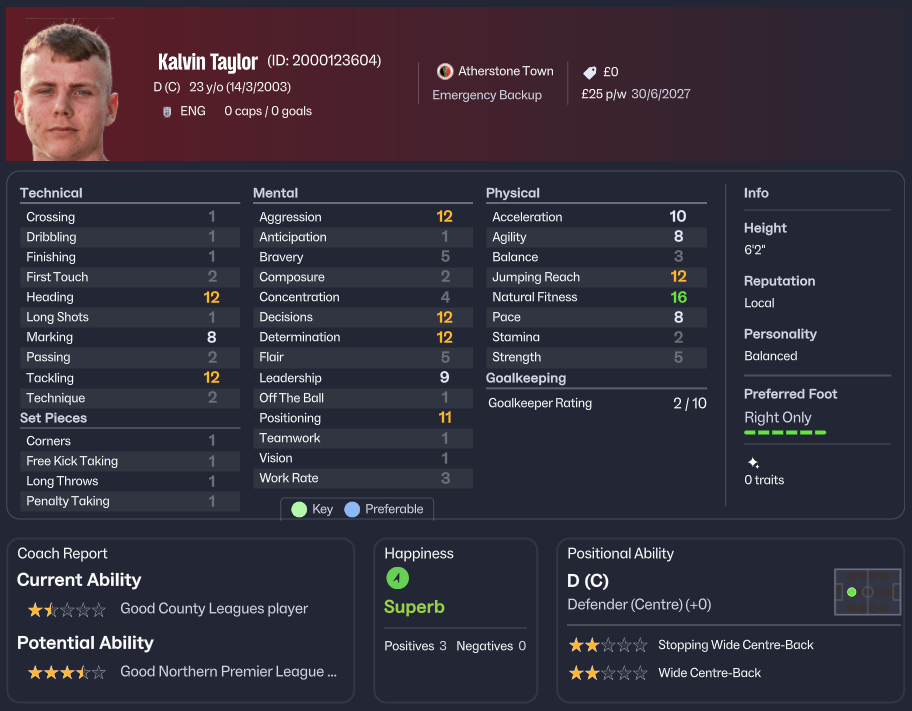Click the Goalkeeper Rating row

coord(596,403)
